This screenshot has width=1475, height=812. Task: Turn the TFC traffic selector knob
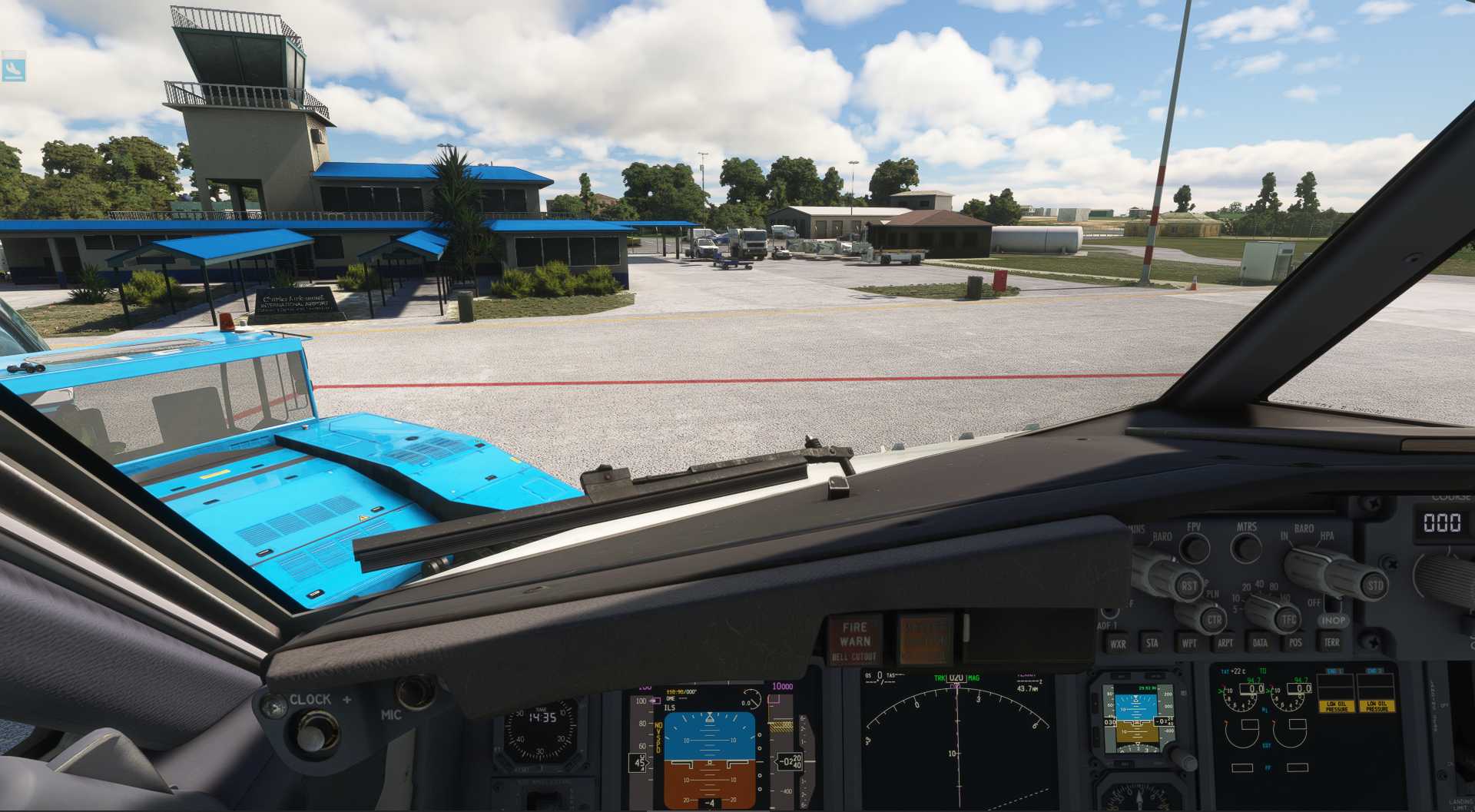coord(1288,618)
